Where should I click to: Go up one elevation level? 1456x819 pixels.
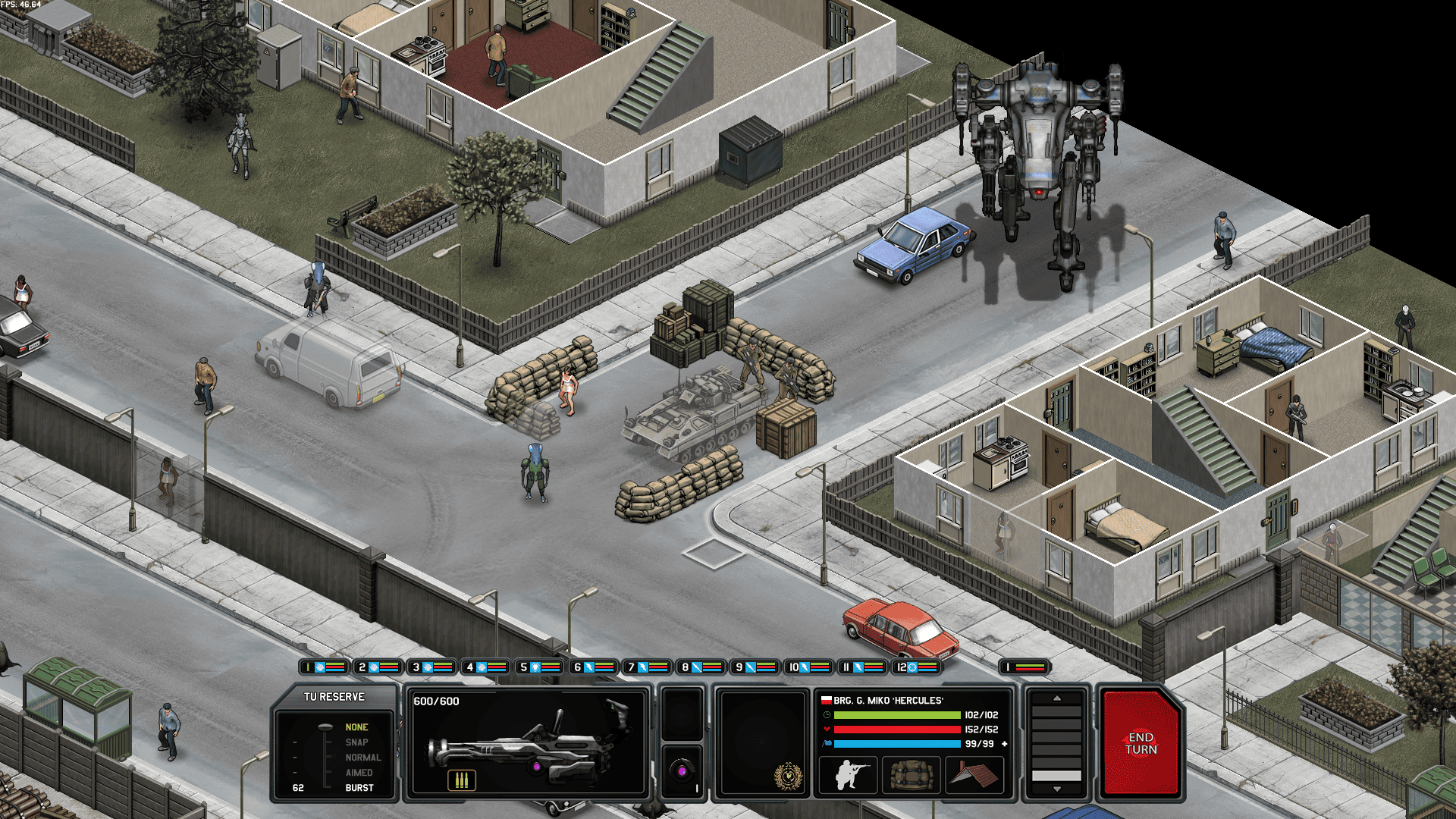(1056, 698)
